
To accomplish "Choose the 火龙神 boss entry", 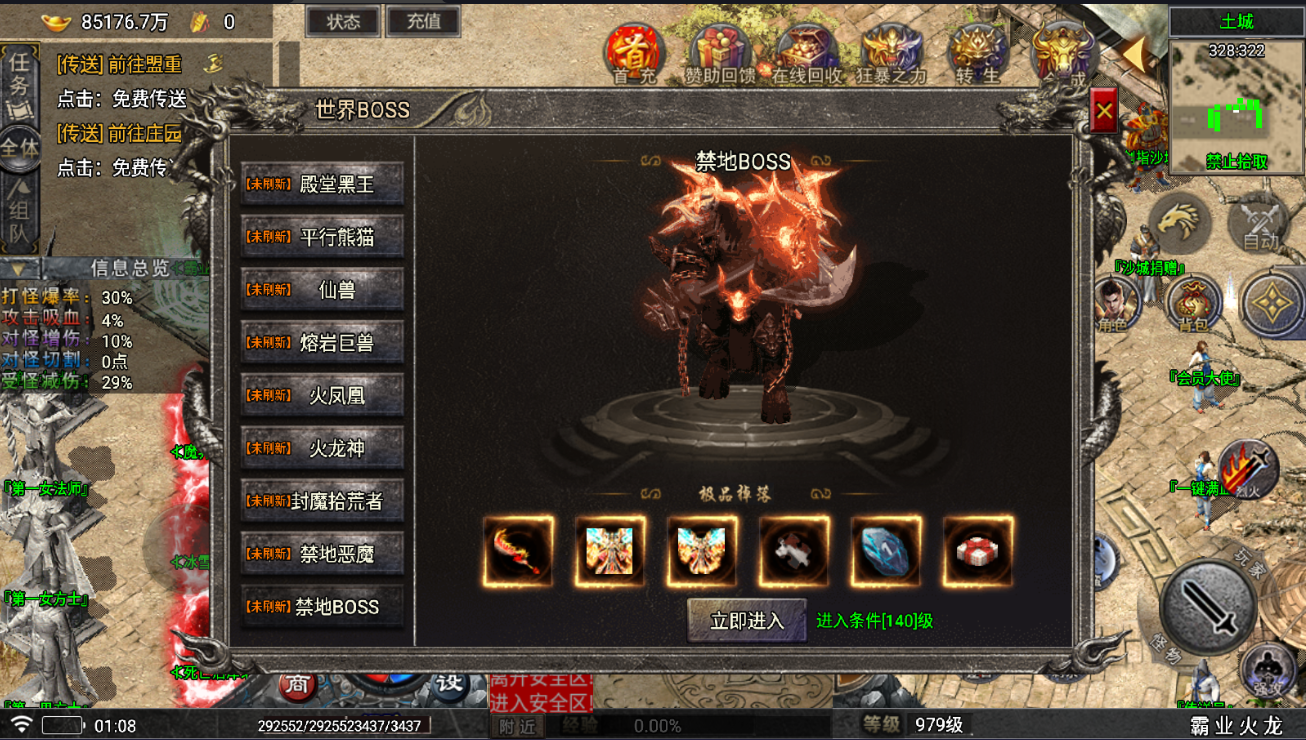I will click(x=322, y=449).
